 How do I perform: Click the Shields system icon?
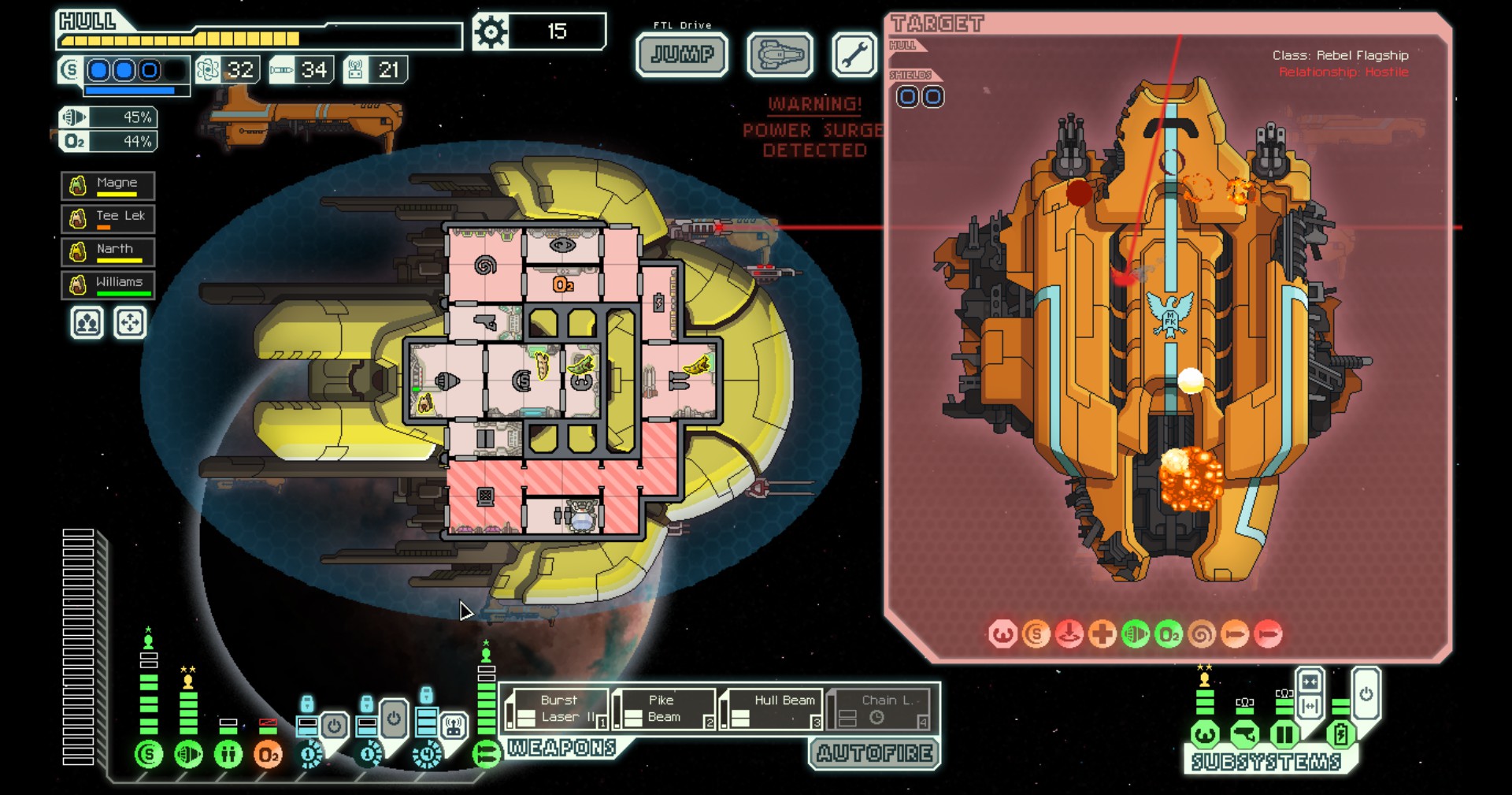pos(148,754)
